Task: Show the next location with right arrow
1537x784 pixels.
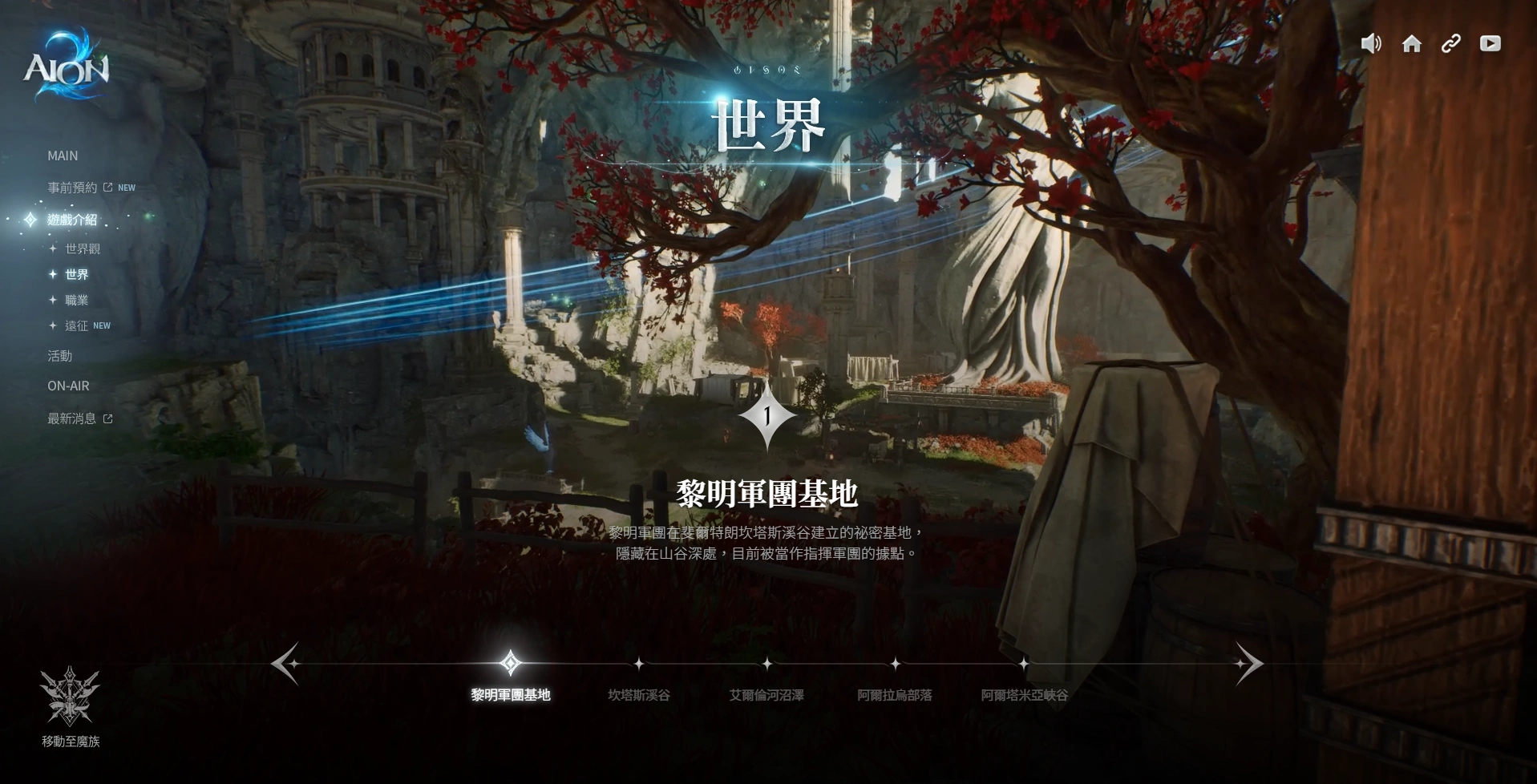Action: coord(1248,664)
